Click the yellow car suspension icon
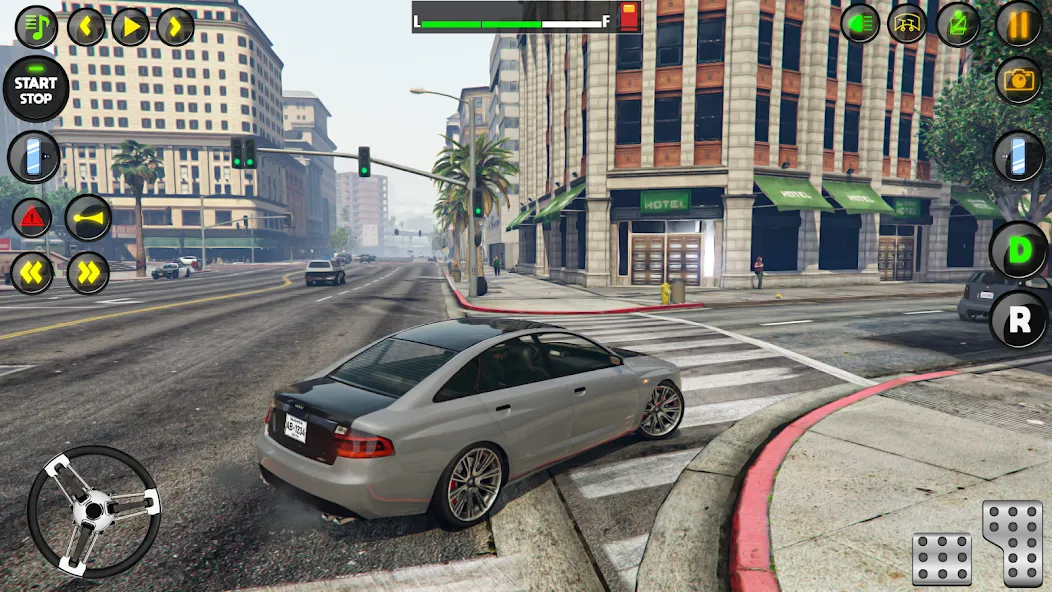This screenshot has height=592, width=1052. point(908,23)
